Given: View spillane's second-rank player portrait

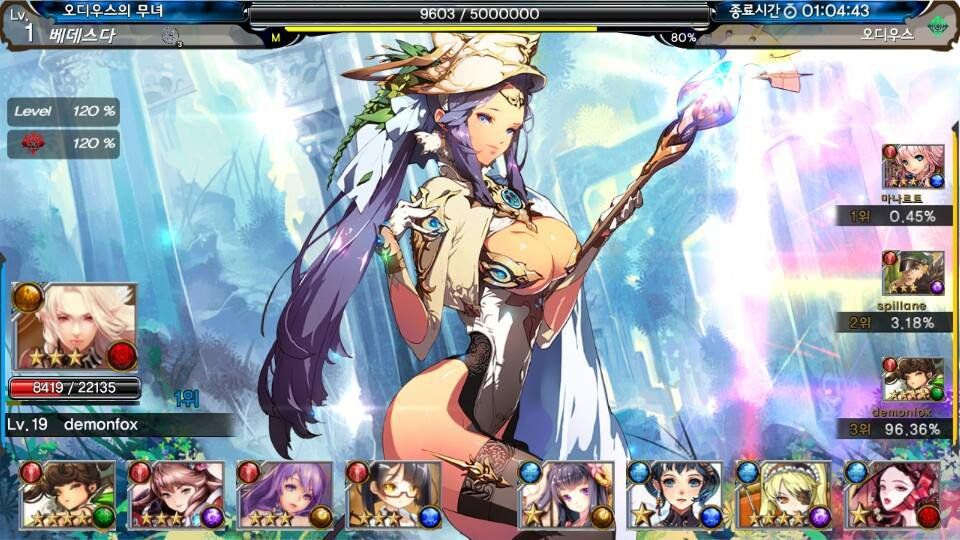Looking at the screenshot, I should (913, 273).
